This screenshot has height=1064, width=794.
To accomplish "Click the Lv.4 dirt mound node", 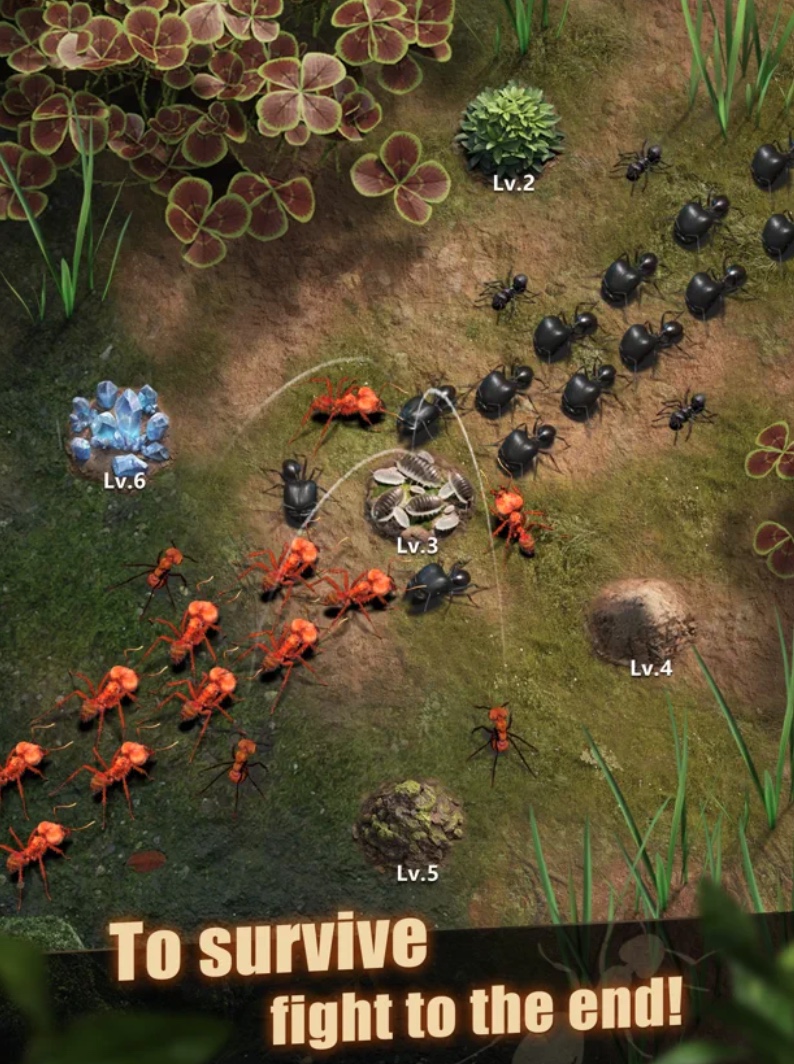I will (x=640, y=620).
